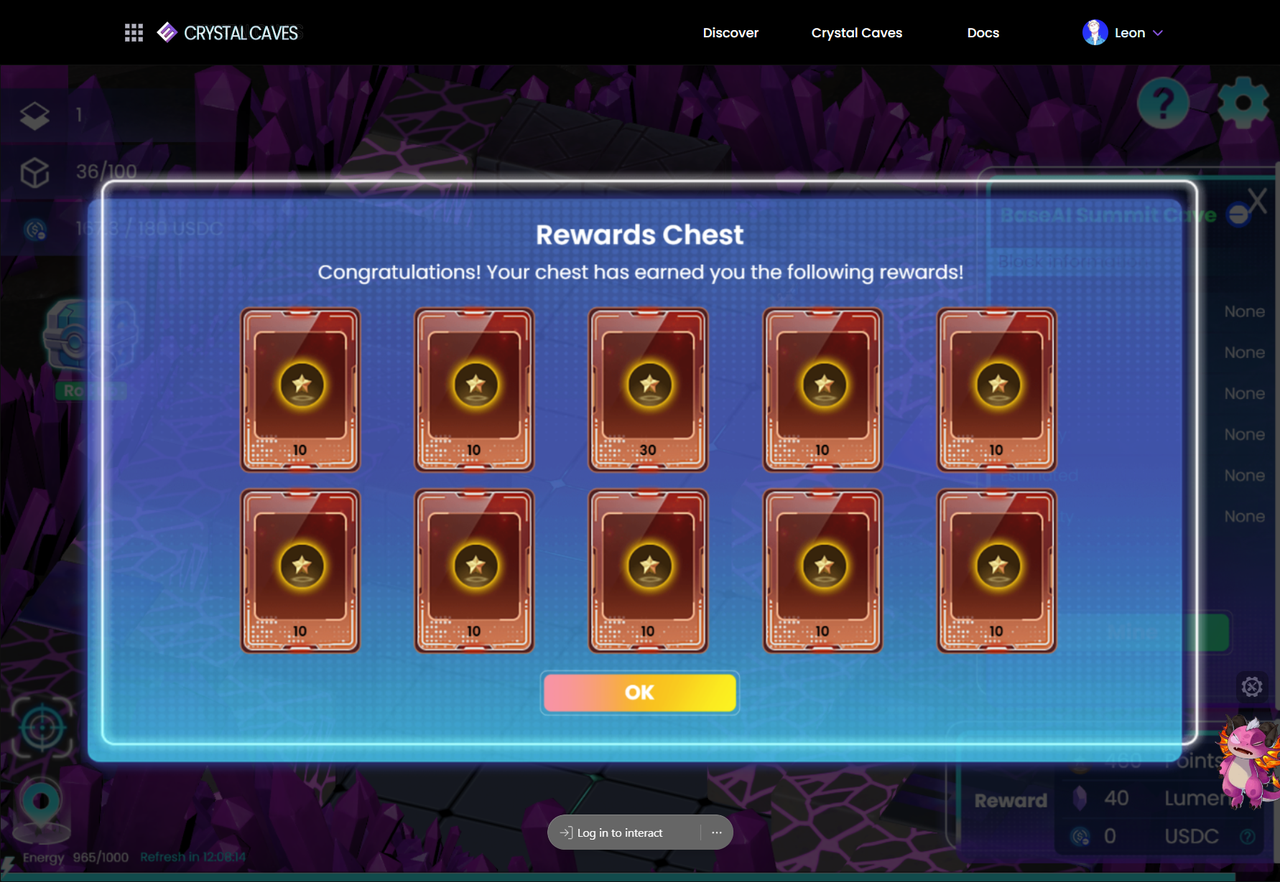
Task: Activate the crosshair target icon
Action: [x=41, y=727]
